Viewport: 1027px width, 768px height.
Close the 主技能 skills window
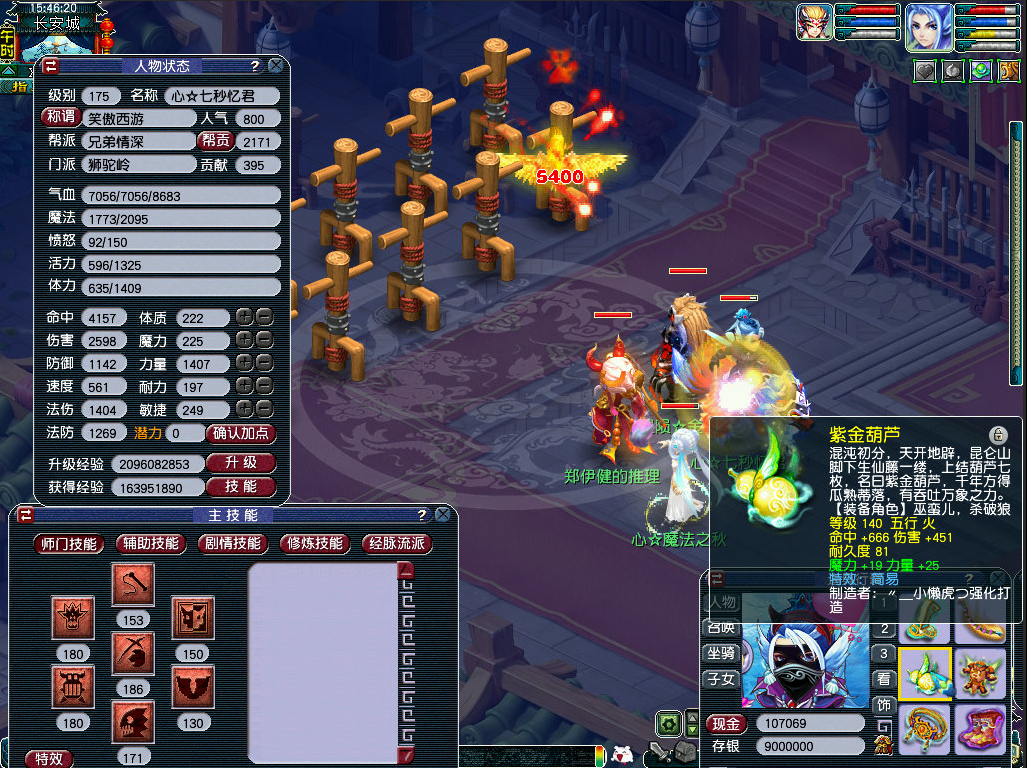442,515
